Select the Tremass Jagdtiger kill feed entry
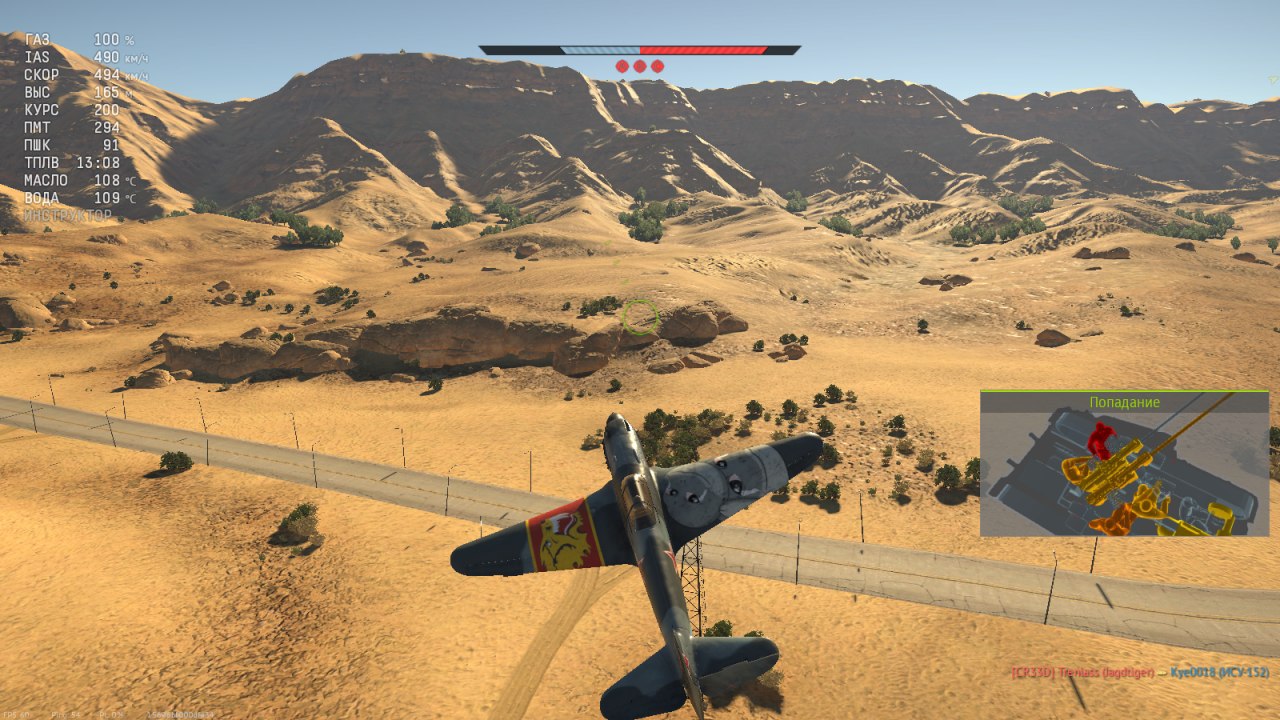Screen dimensions: 1280x720 [x=1083, y=673]
